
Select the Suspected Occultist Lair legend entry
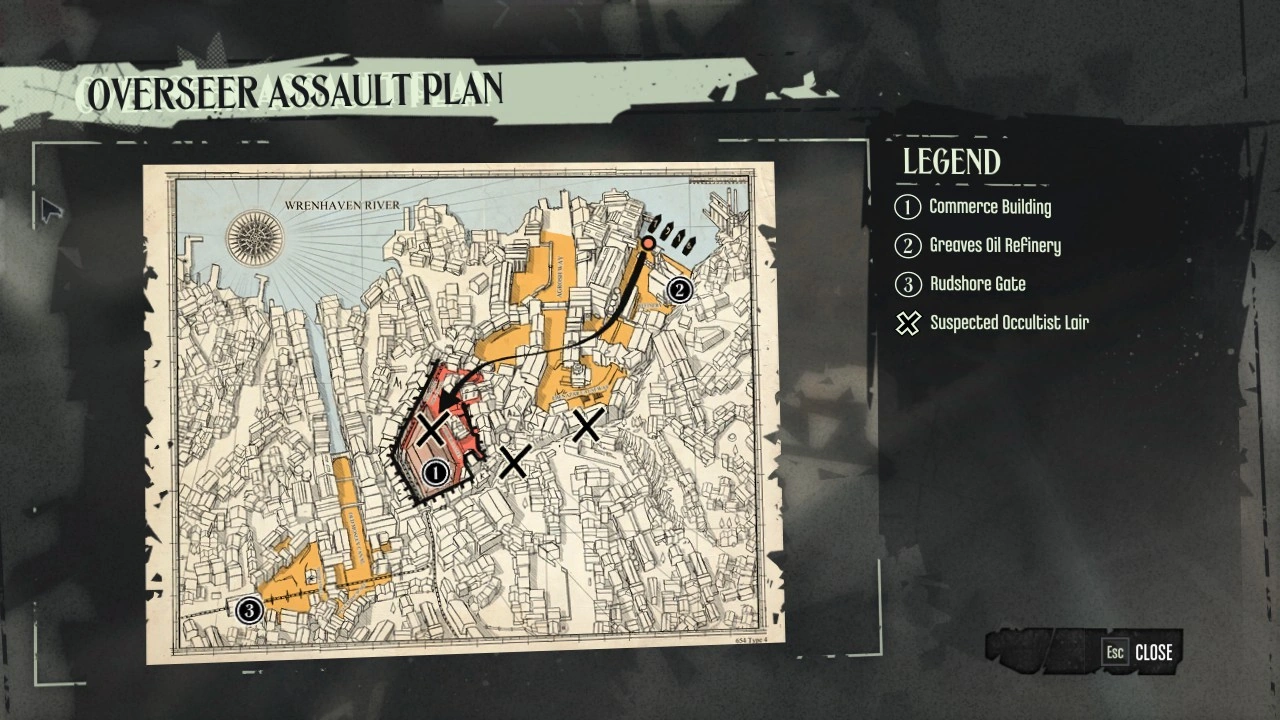1009,322
